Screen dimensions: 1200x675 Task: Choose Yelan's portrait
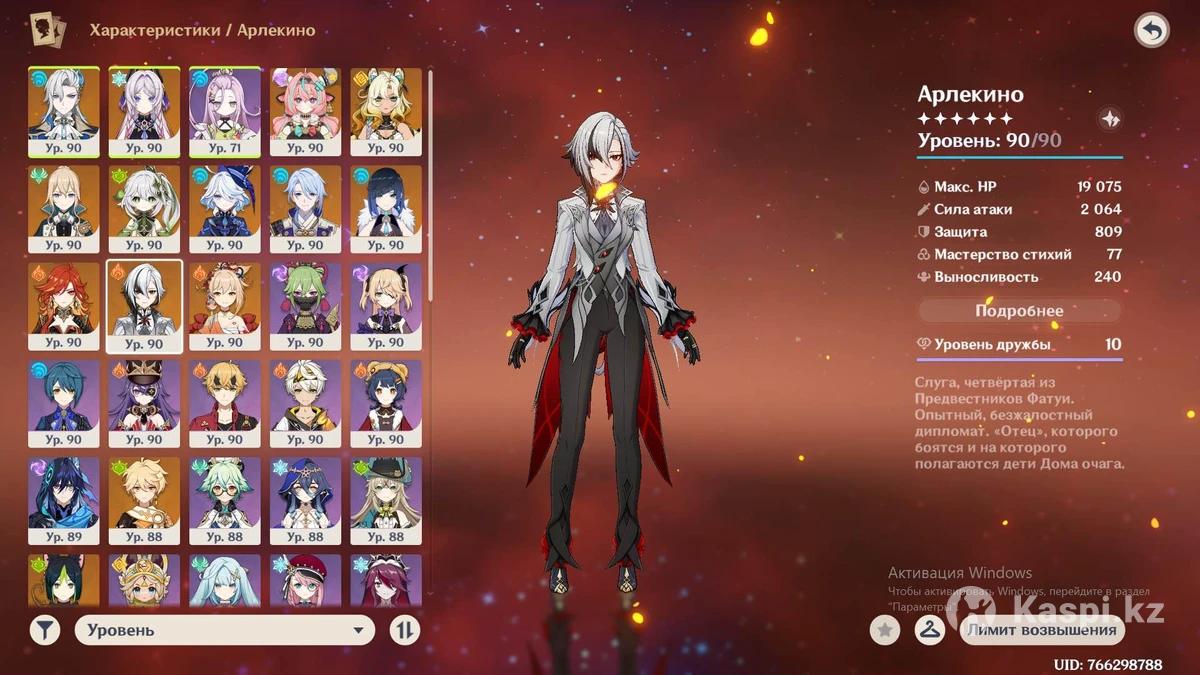tap(386, 209)
